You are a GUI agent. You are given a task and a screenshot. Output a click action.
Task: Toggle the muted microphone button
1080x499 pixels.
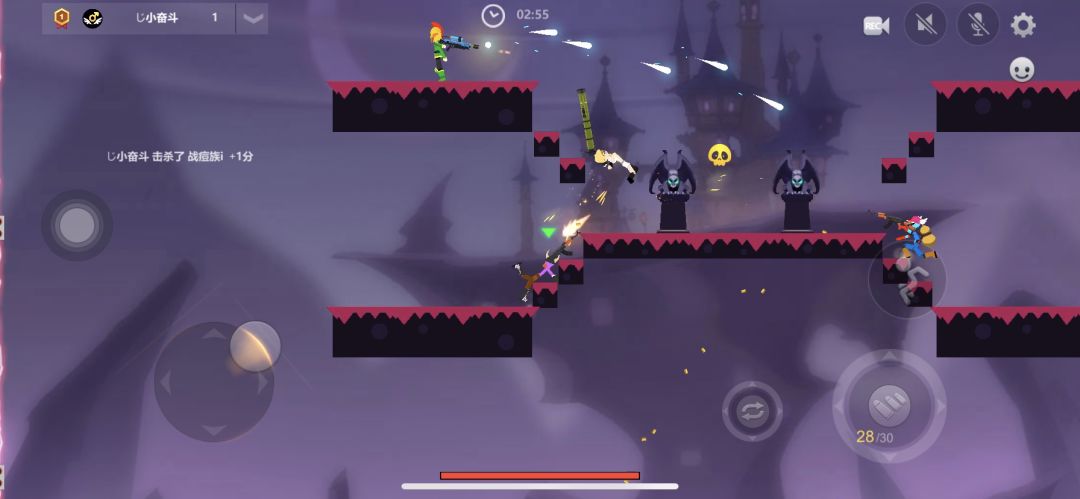[977, 25]
